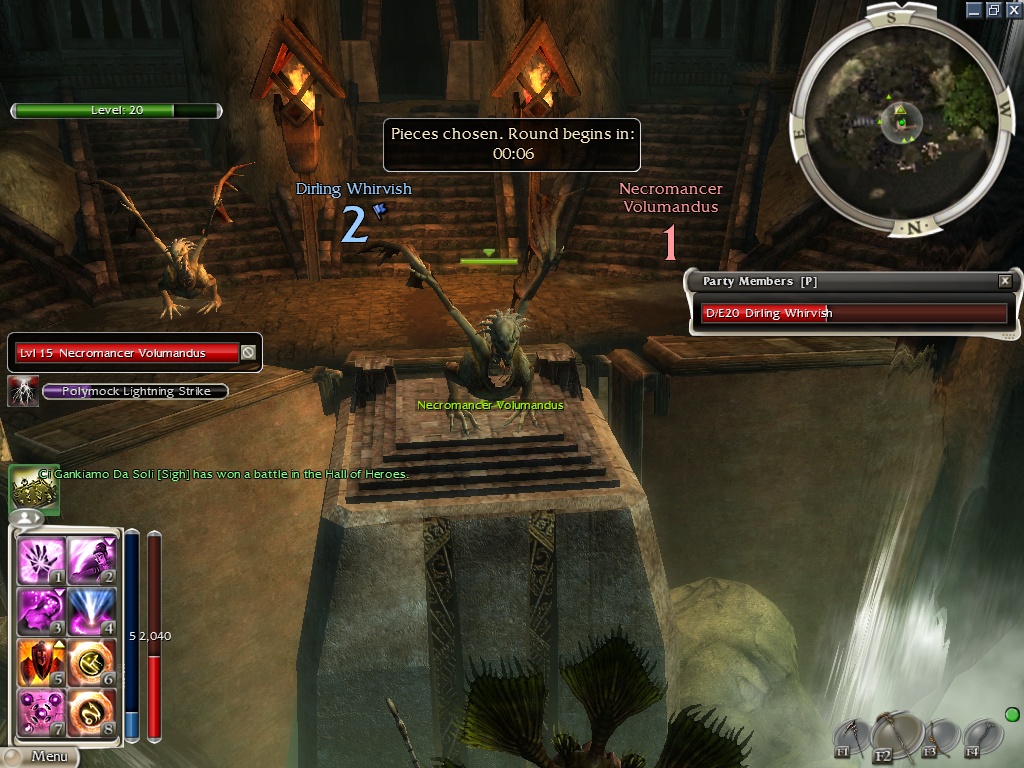Click the compass minimap

(899, 120)
